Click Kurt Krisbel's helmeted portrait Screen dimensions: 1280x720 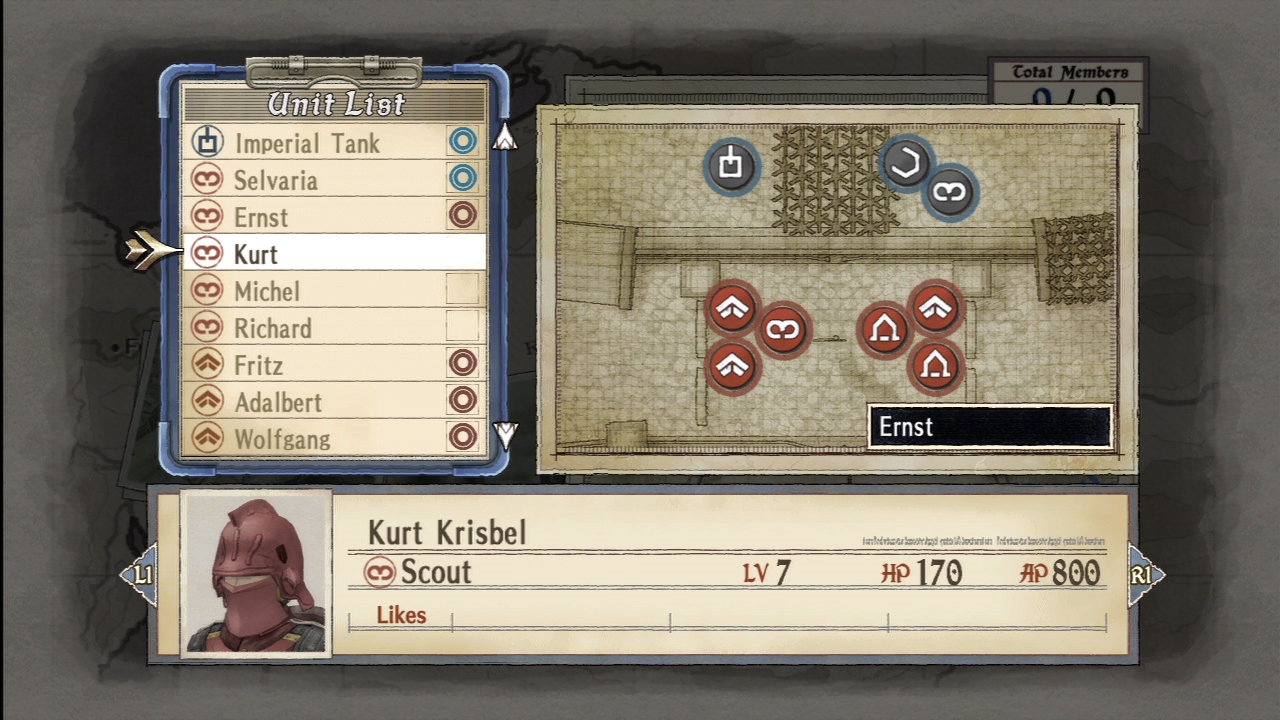pyautogui.click(x=256, y=573)
